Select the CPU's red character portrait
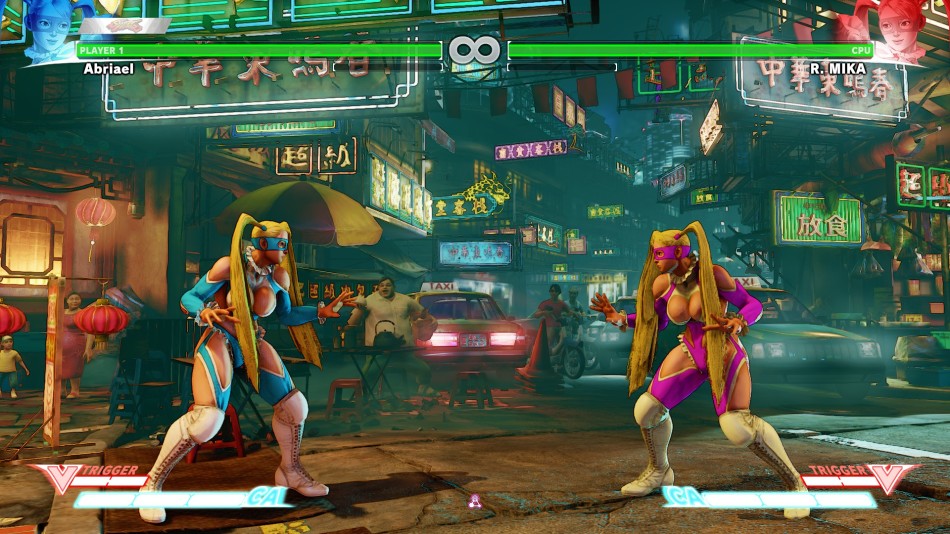 [905, 30]
